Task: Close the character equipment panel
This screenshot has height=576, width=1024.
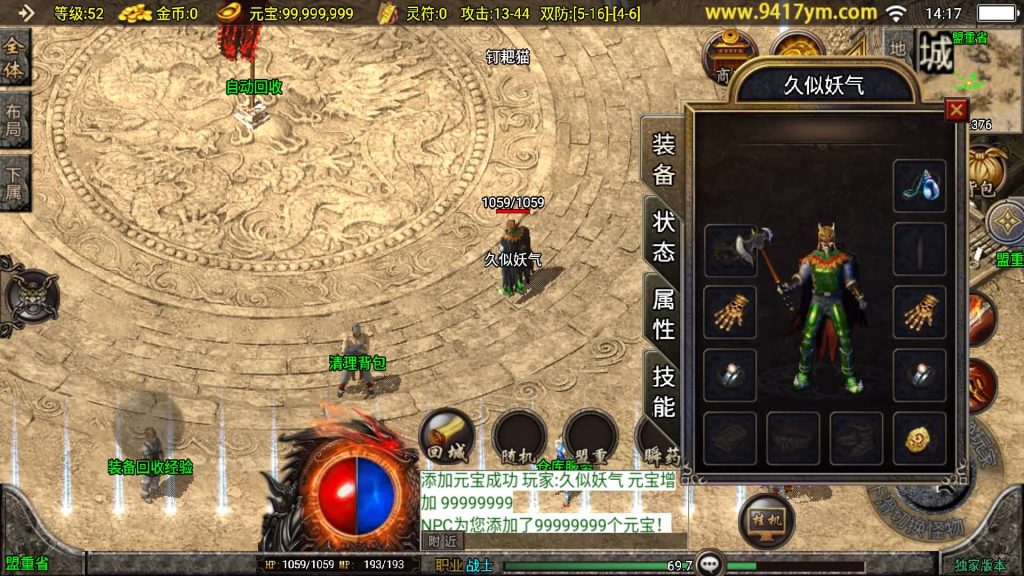Action: [957, 110]
